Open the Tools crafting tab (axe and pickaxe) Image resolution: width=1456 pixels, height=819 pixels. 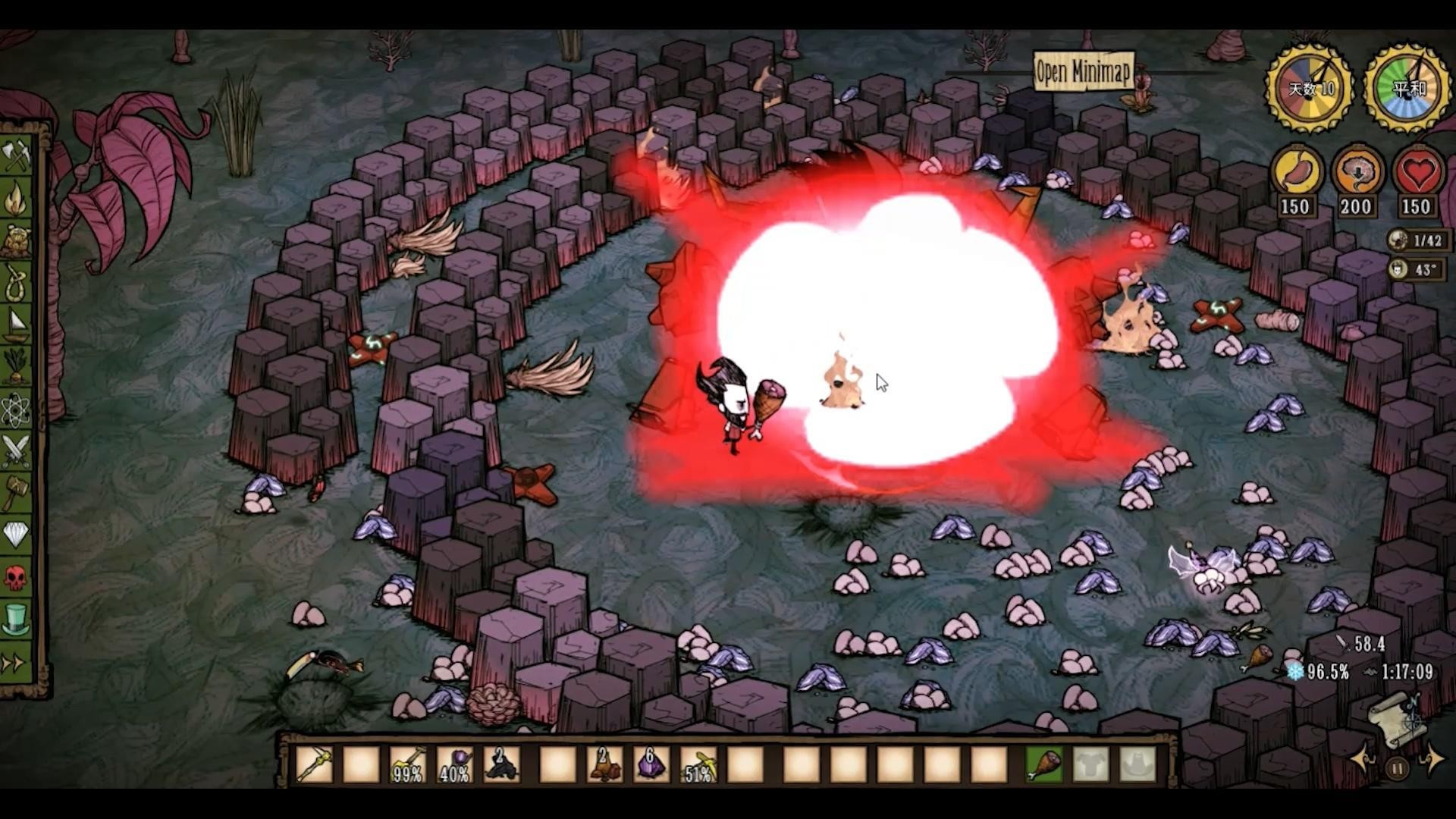point(16,155)
